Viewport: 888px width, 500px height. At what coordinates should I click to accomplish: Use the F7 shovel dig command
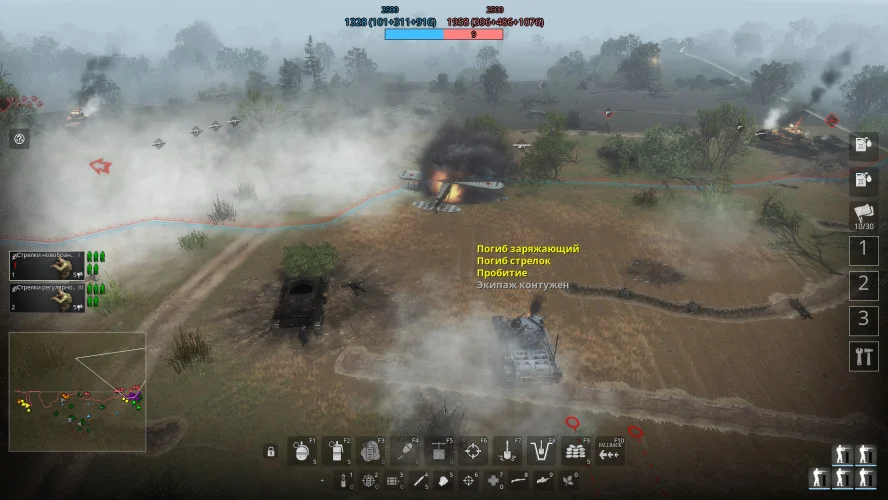[508, 451]
